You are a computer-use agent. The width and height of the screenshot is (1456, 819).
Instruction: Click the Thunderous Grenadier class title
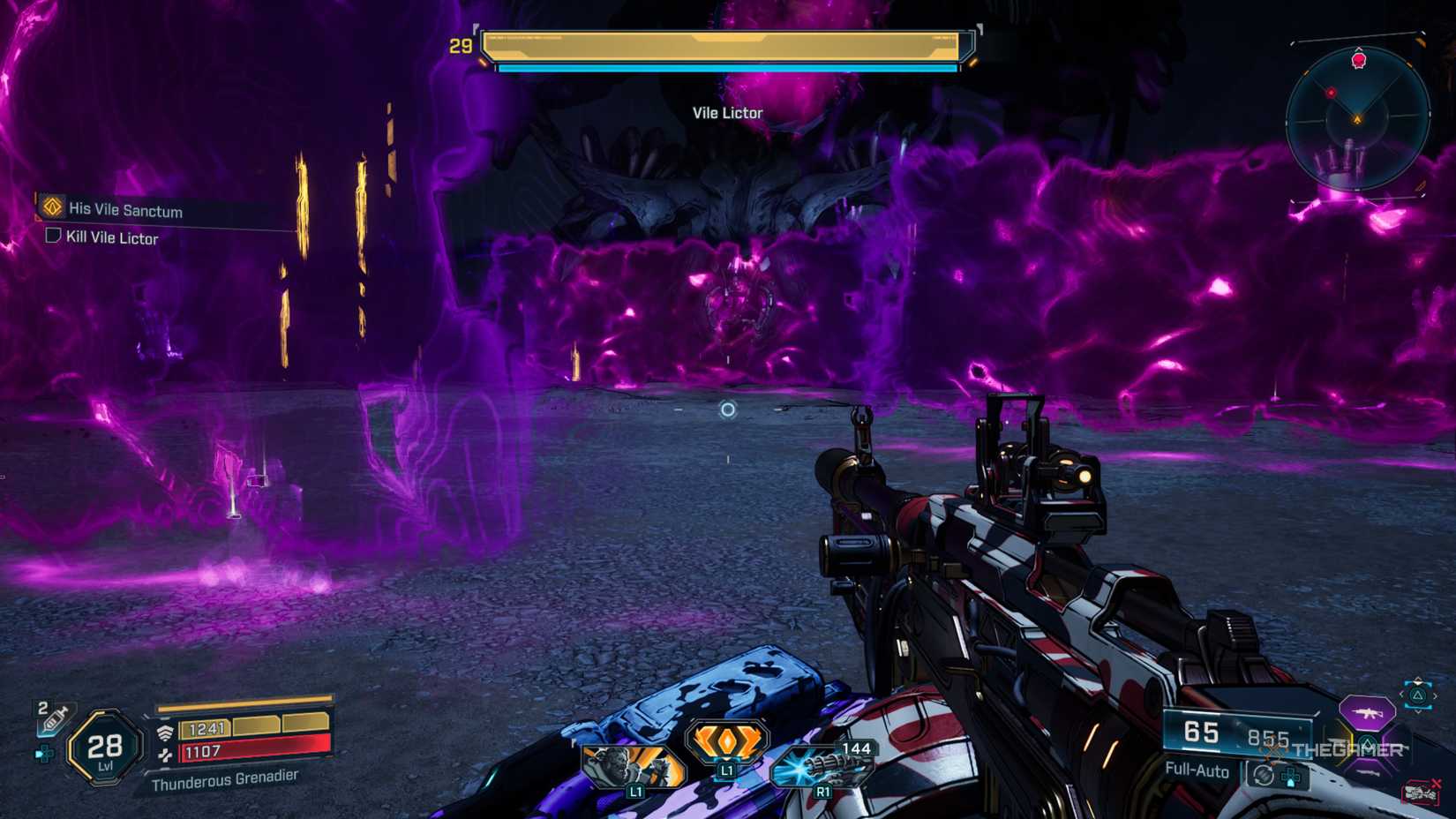point(226,780)
